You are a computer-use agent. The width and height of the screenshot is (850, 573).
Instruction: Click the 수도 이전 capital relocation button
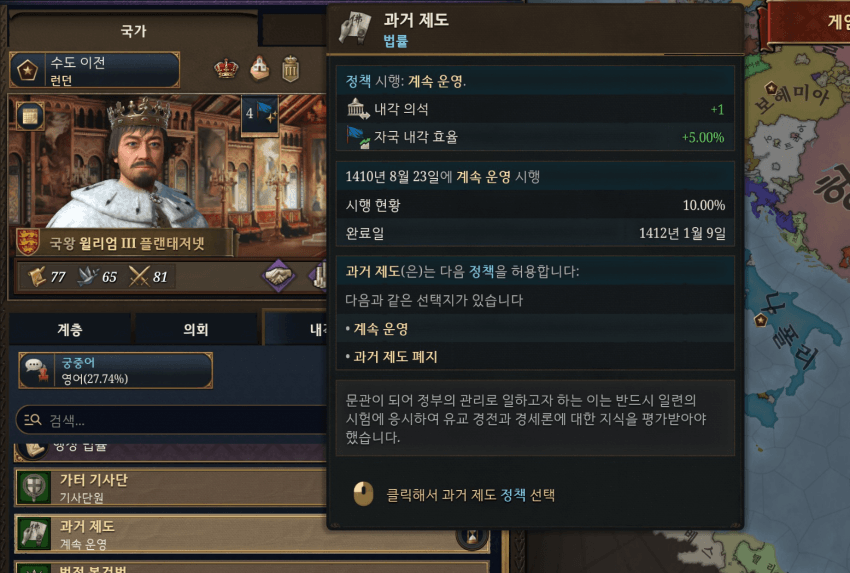95,70
